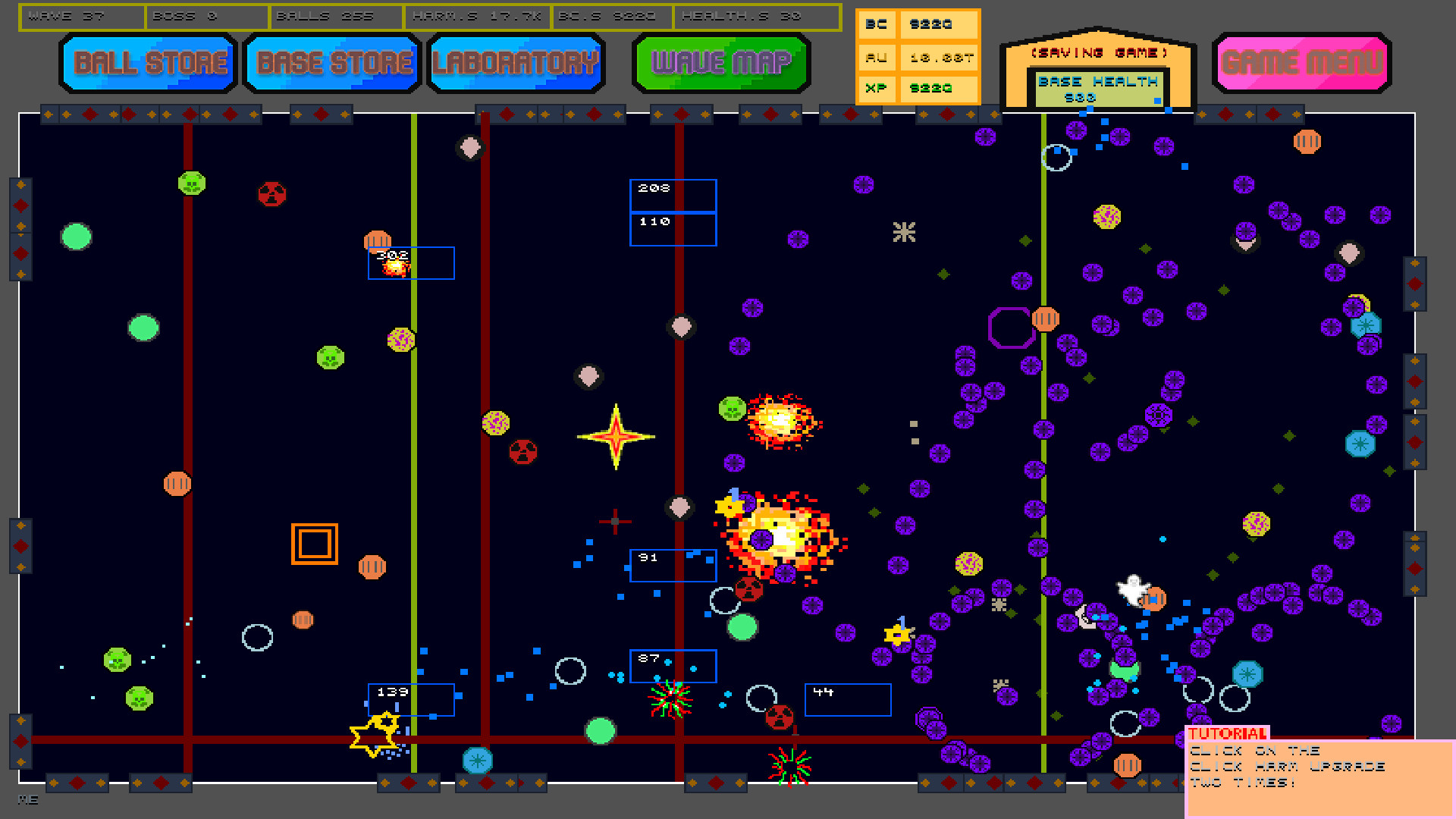Click the cyan snowflake ball at bottom
The height and width of the screenshot is (819, 1456).
(478, 761)
